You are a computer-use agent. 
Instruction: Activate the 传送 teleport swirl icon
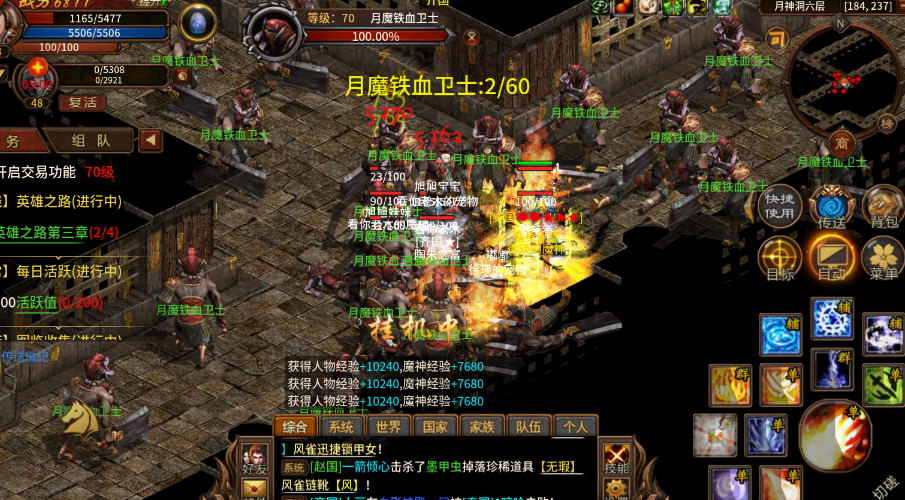[831, 204]
